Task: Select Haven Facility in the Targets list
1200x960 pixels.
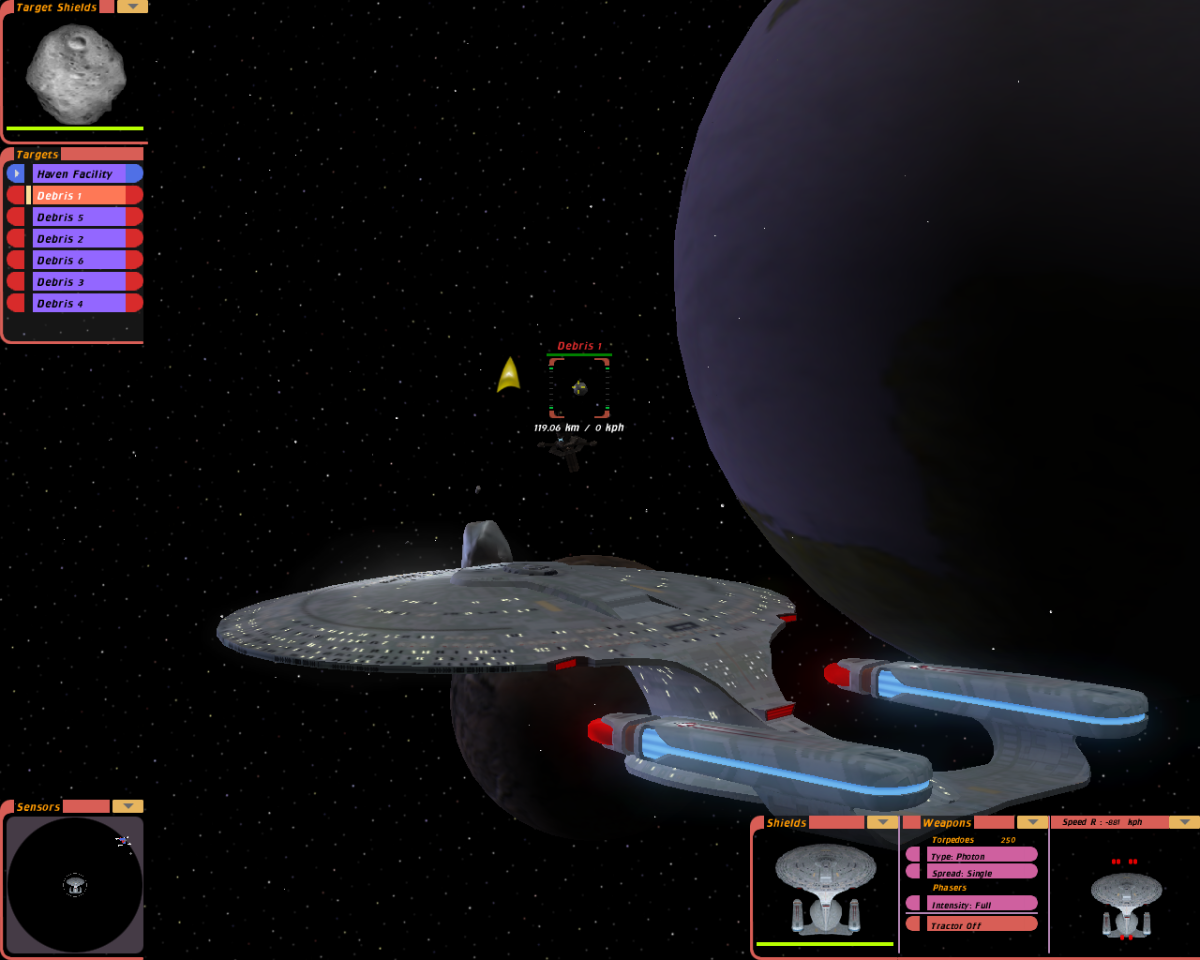Action: click(x=80, y=174)
